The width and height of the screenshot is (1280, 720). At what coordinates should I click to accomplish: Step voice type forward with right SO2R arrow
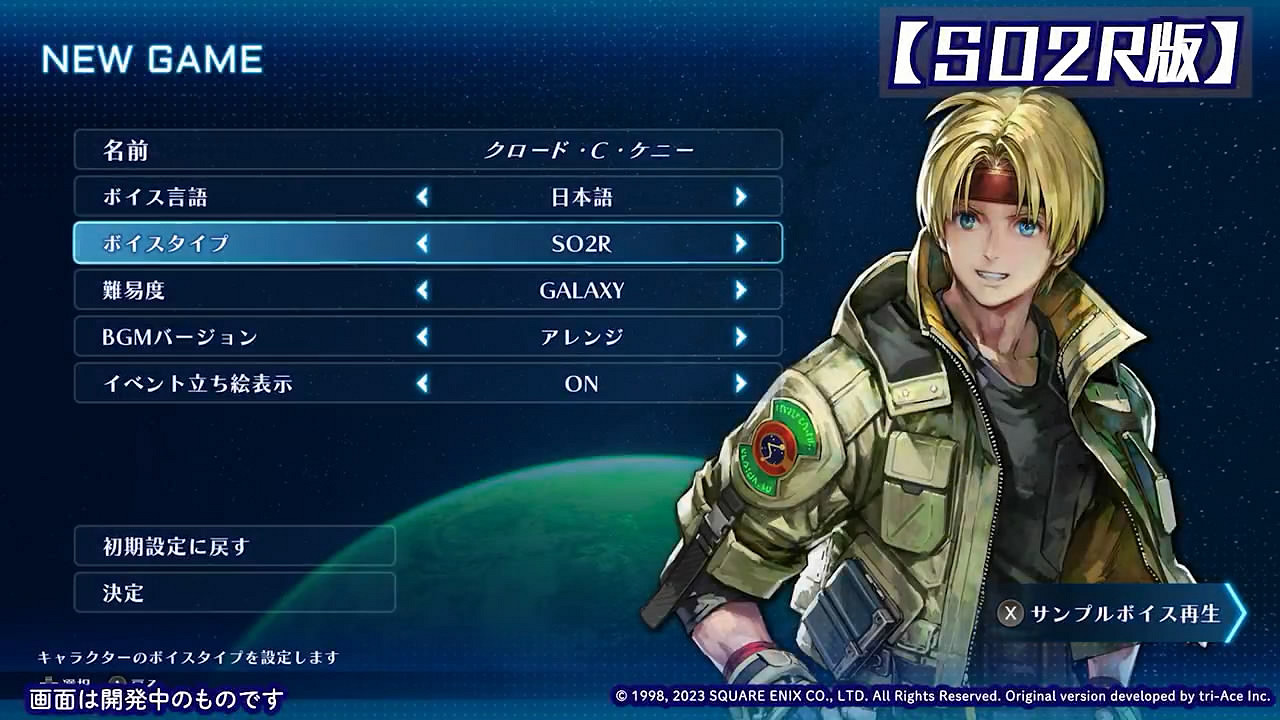(739, 242)
